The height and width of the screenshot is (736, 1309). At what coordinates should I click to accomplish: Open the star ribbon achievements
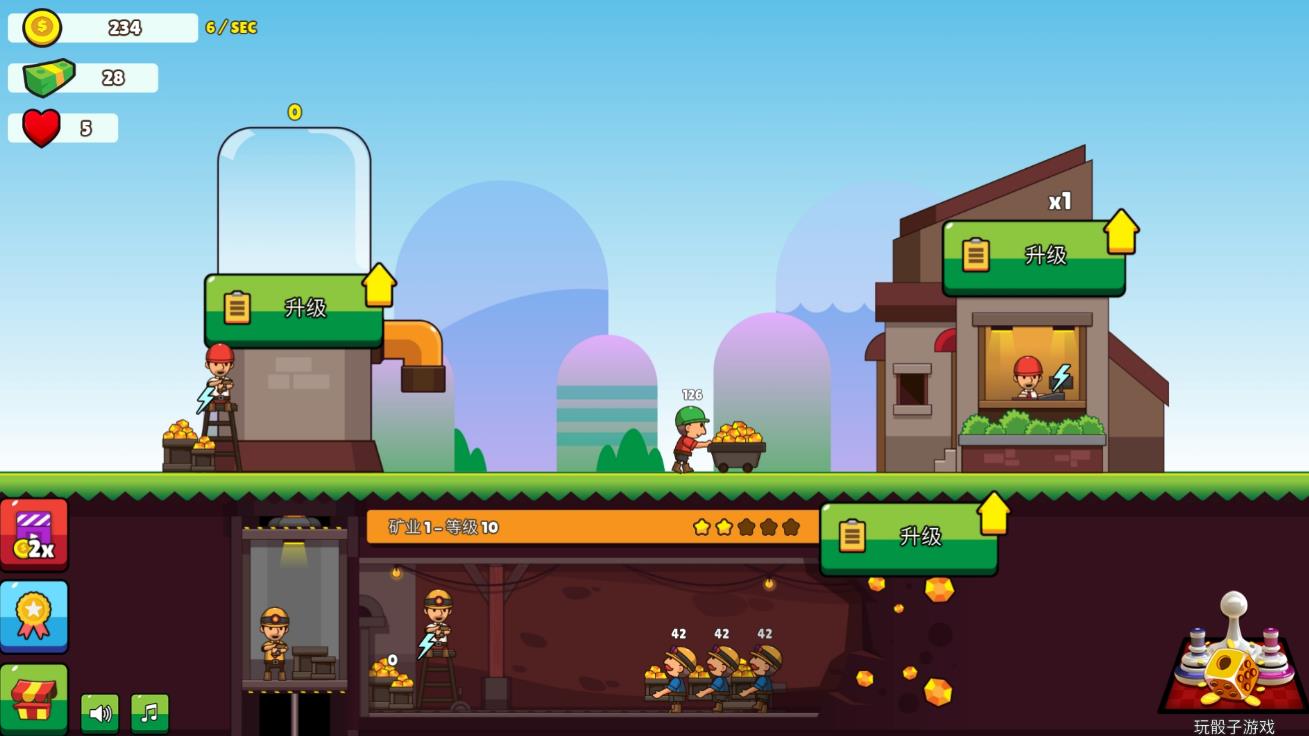34,616
